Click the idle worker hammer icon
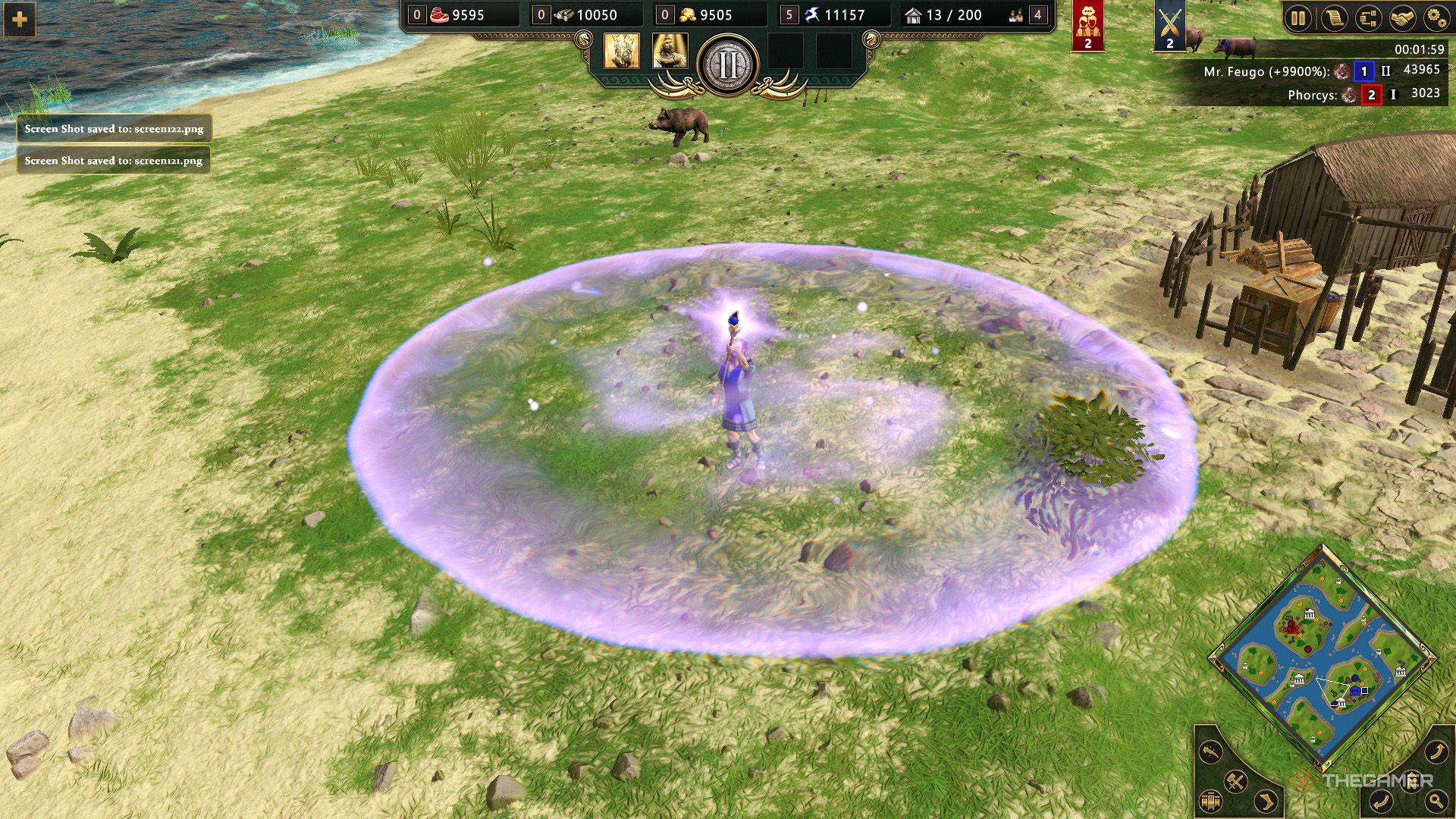This screenshot has width=1456, height=819. pos(1235,780)
